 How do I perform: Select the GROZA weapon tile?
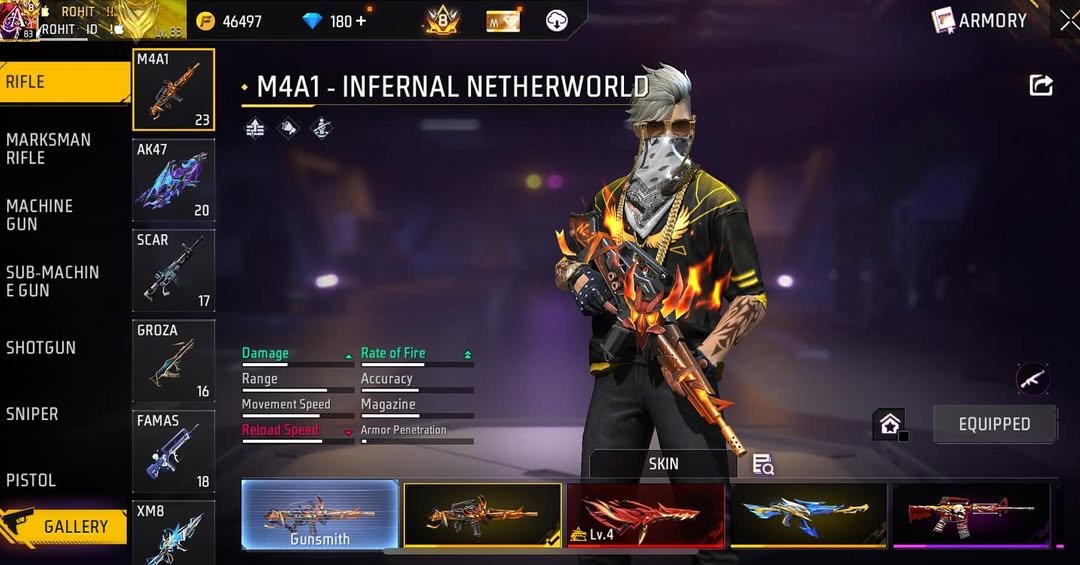[x=173, y=361]
